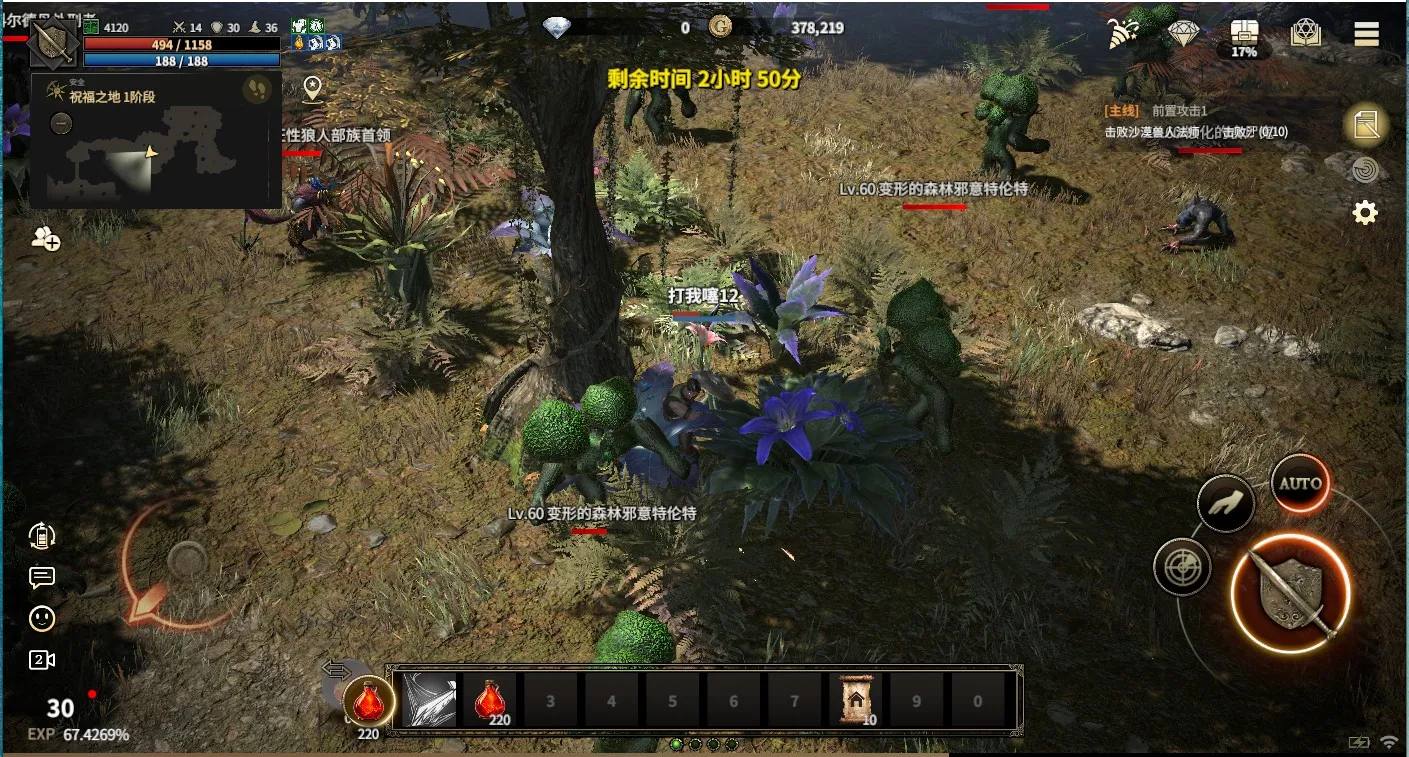
Task: Activate the crosshair target button
Action: [1182, 568]
